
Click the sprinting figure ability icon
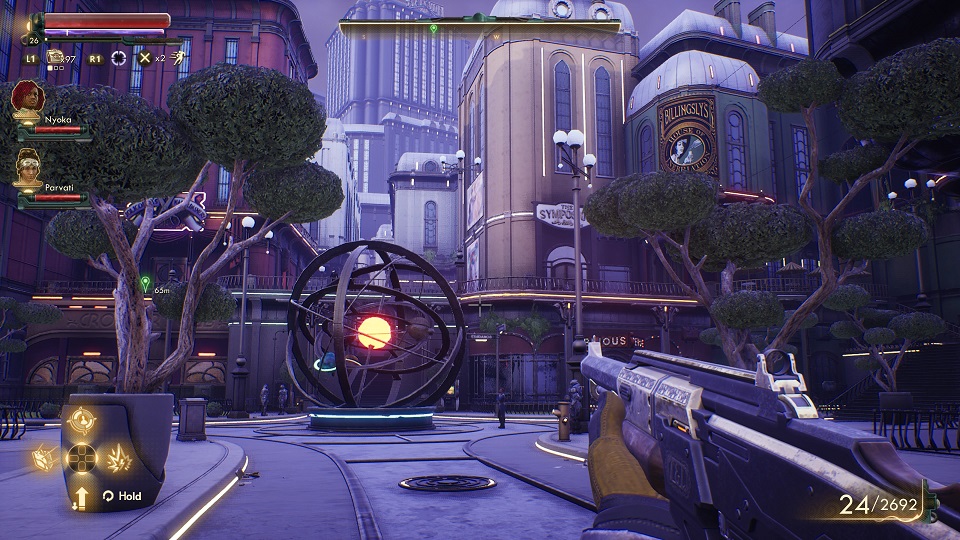[x=177, y=58]
